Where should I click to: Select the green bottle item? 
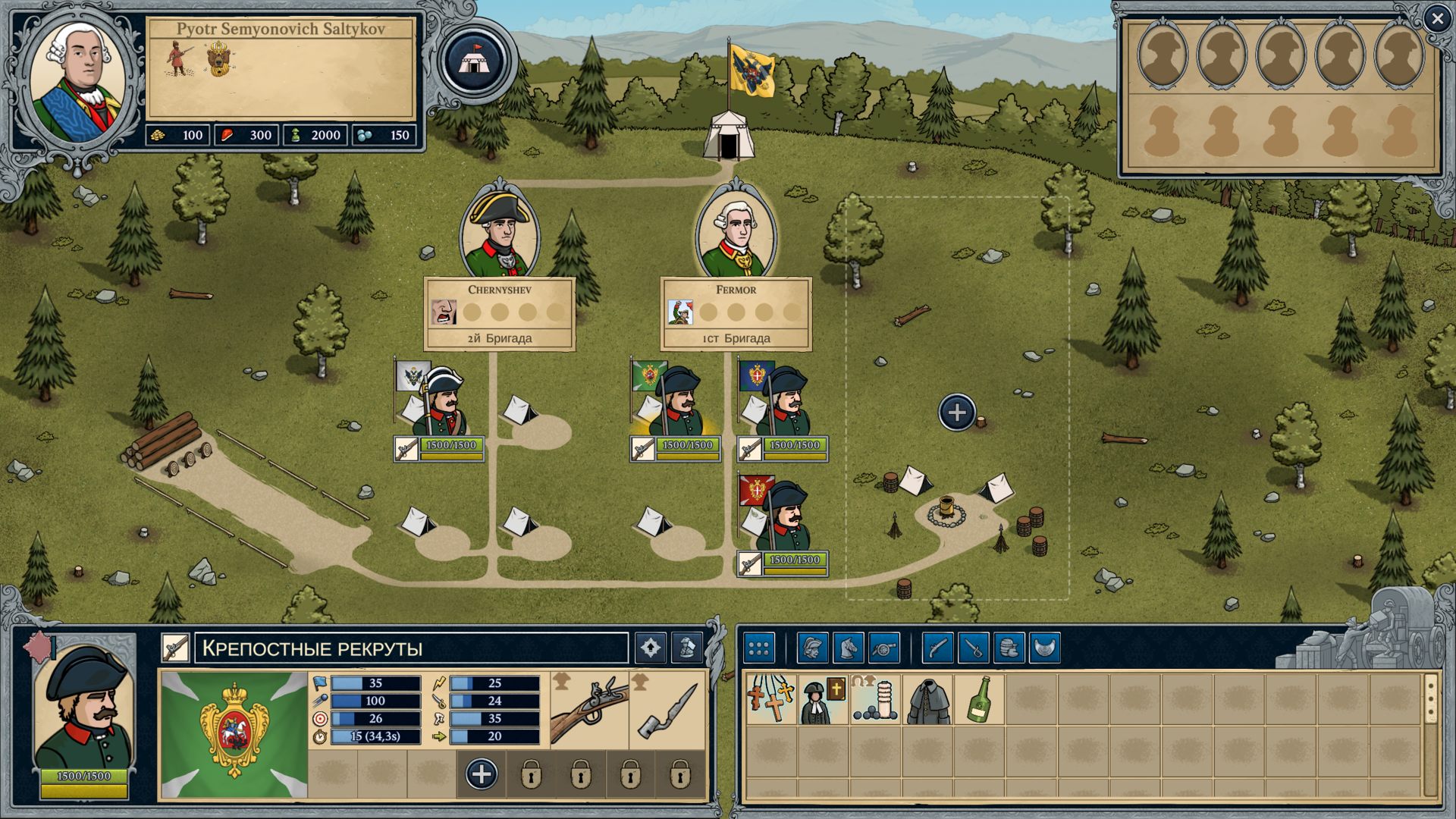pos(979,699)
